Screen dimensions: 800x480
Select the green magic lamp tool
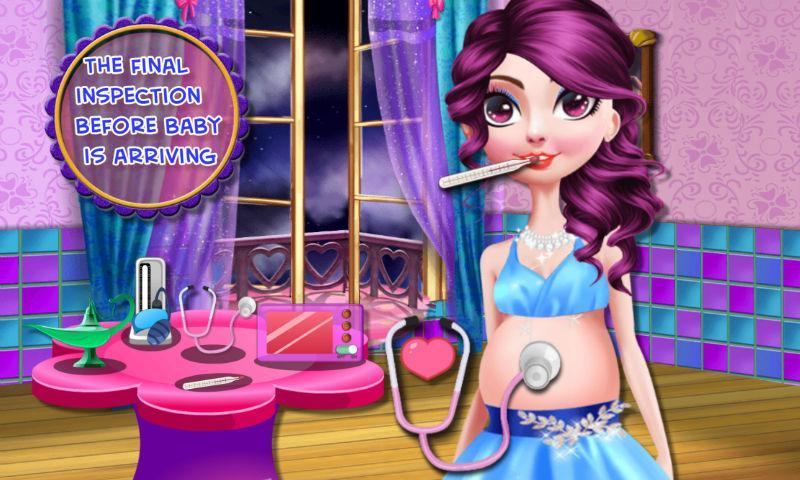pyautogui.click(x=82, y=325)
